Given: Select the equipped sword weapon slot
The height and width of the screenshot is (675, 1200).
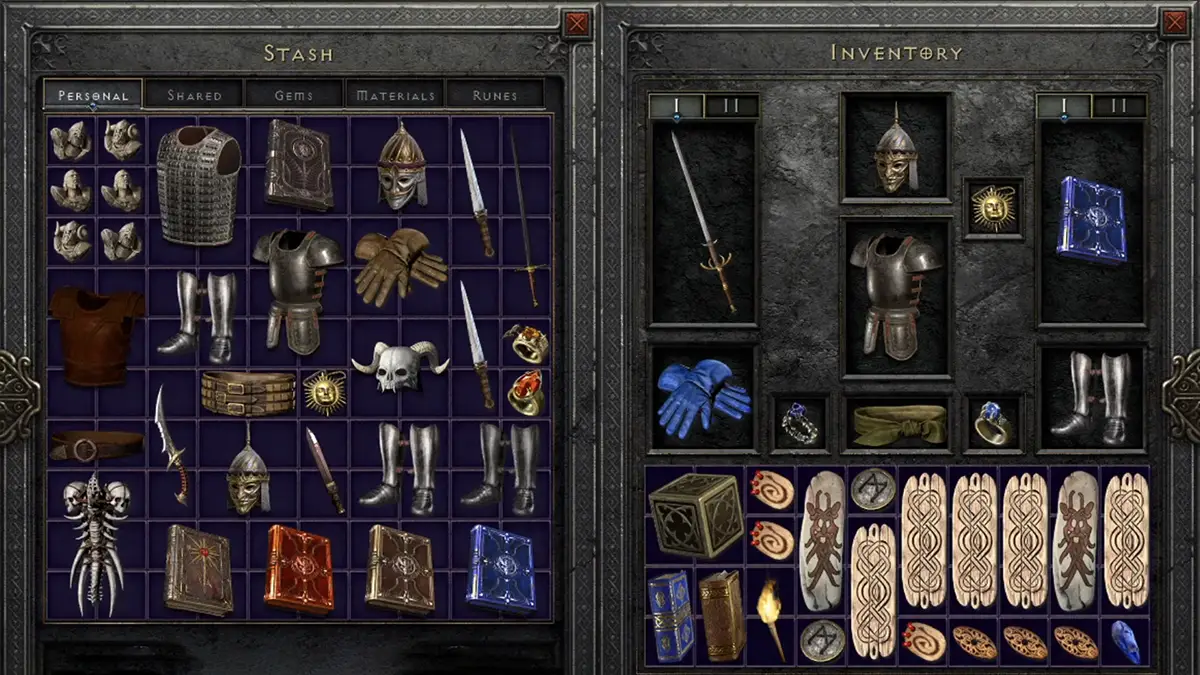Looking at the screenshot, I should pos(702,222).
